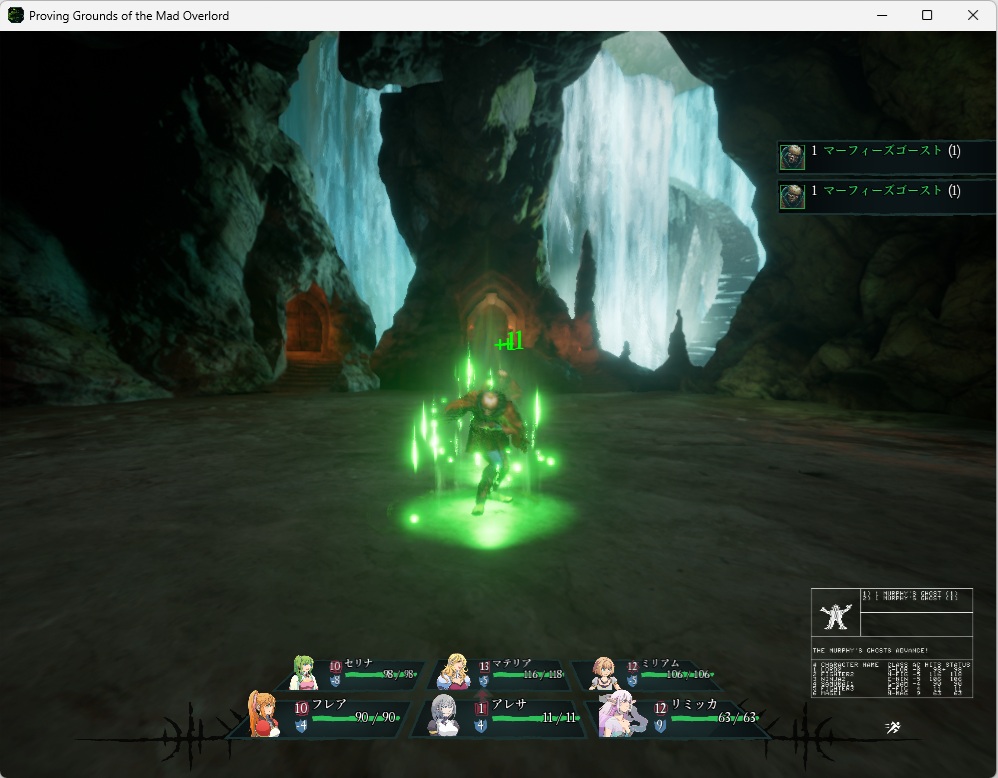Select リミッカ's party panel
998x778 pixels.
tap(680, 715)
